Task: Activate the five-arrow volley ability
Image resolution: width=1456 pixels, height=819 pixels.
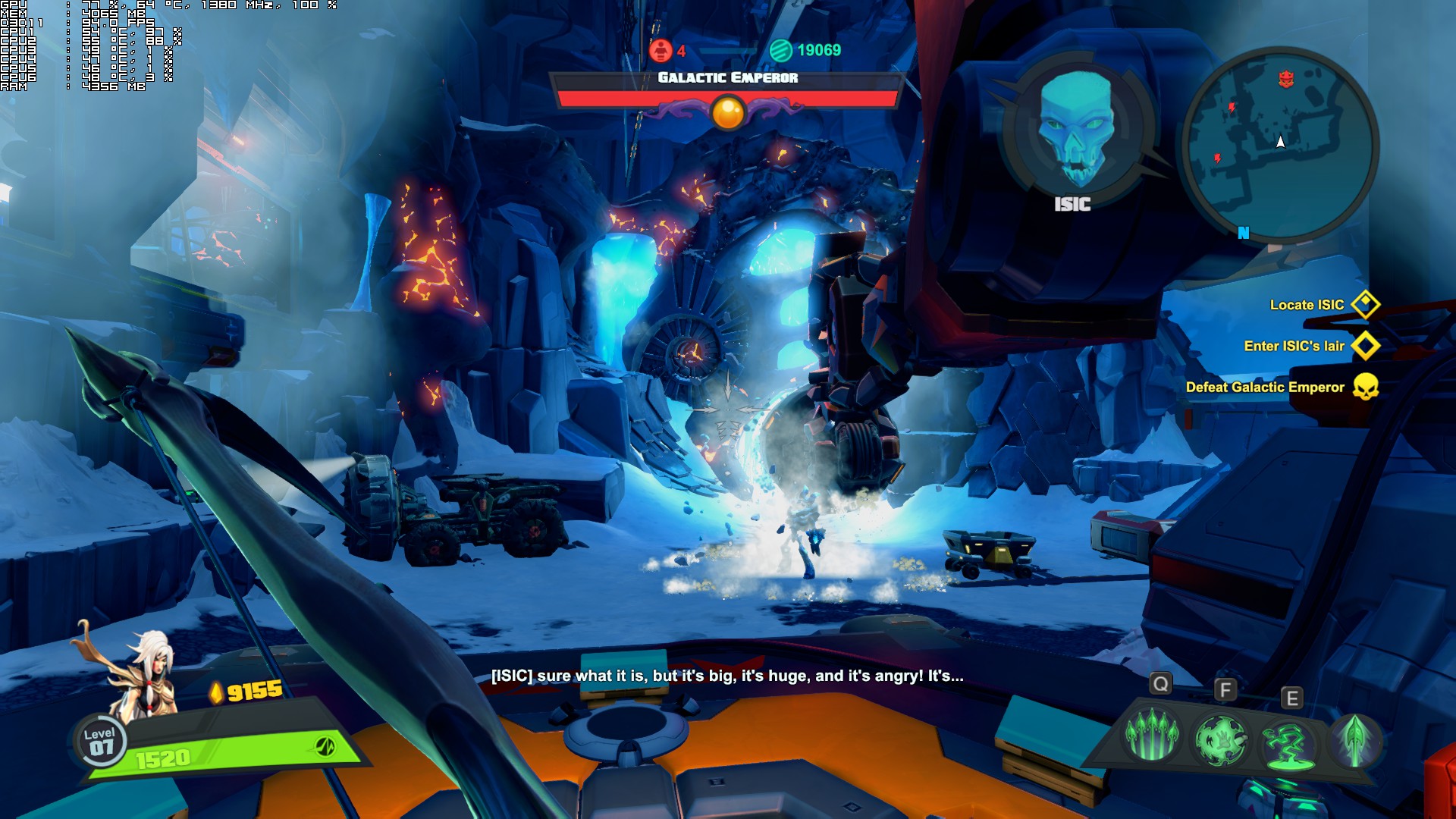Action: click(x=1151, y=735)
